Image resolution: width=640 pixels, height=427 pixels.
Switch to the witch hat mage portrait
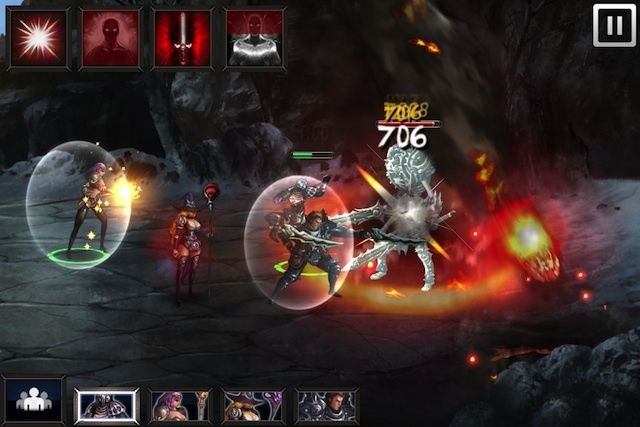(x=253, y=405)
